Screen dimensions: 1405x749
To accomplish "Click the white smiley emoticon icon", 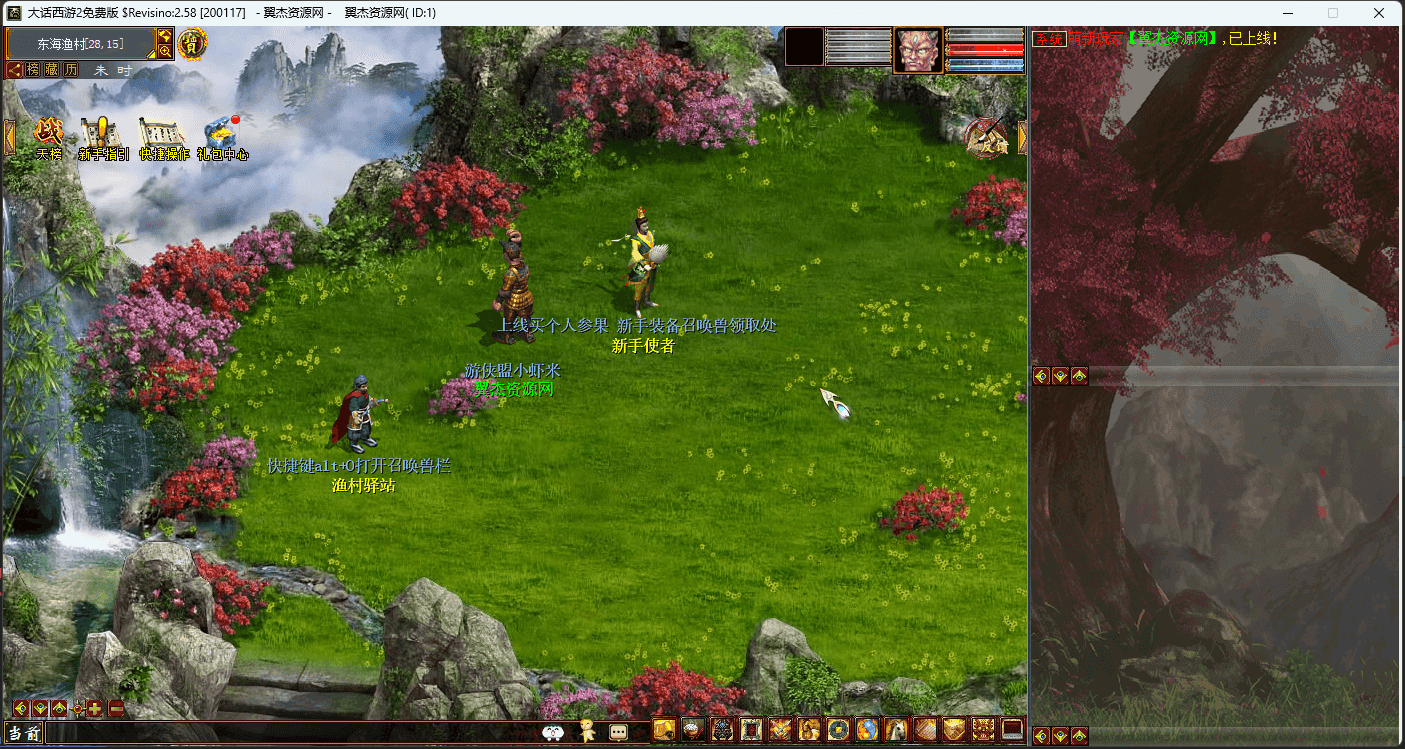I will [x=553, y=732].
